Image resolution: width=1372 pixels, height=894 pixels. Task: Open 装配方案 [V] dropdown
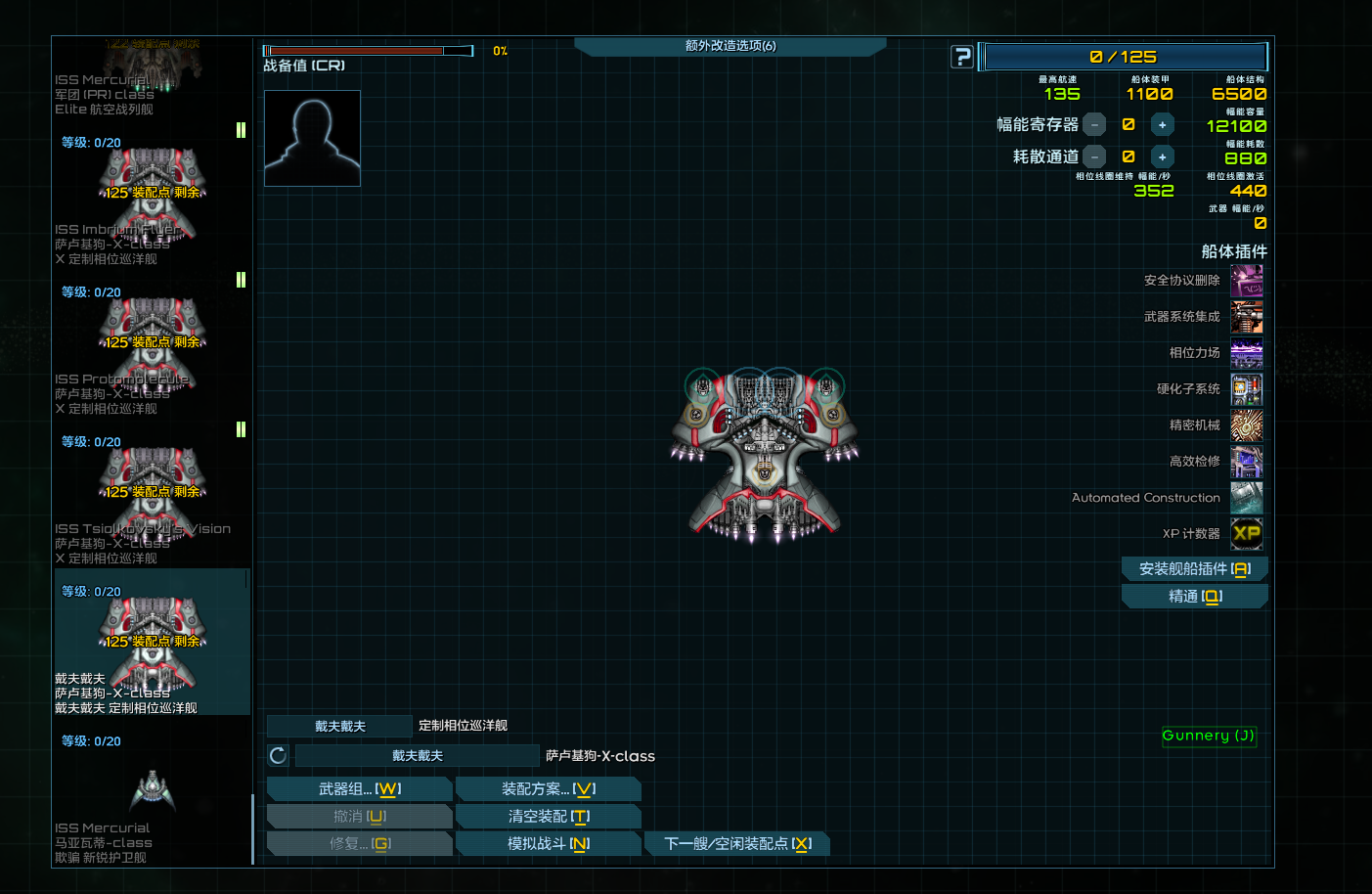(549, 787)
